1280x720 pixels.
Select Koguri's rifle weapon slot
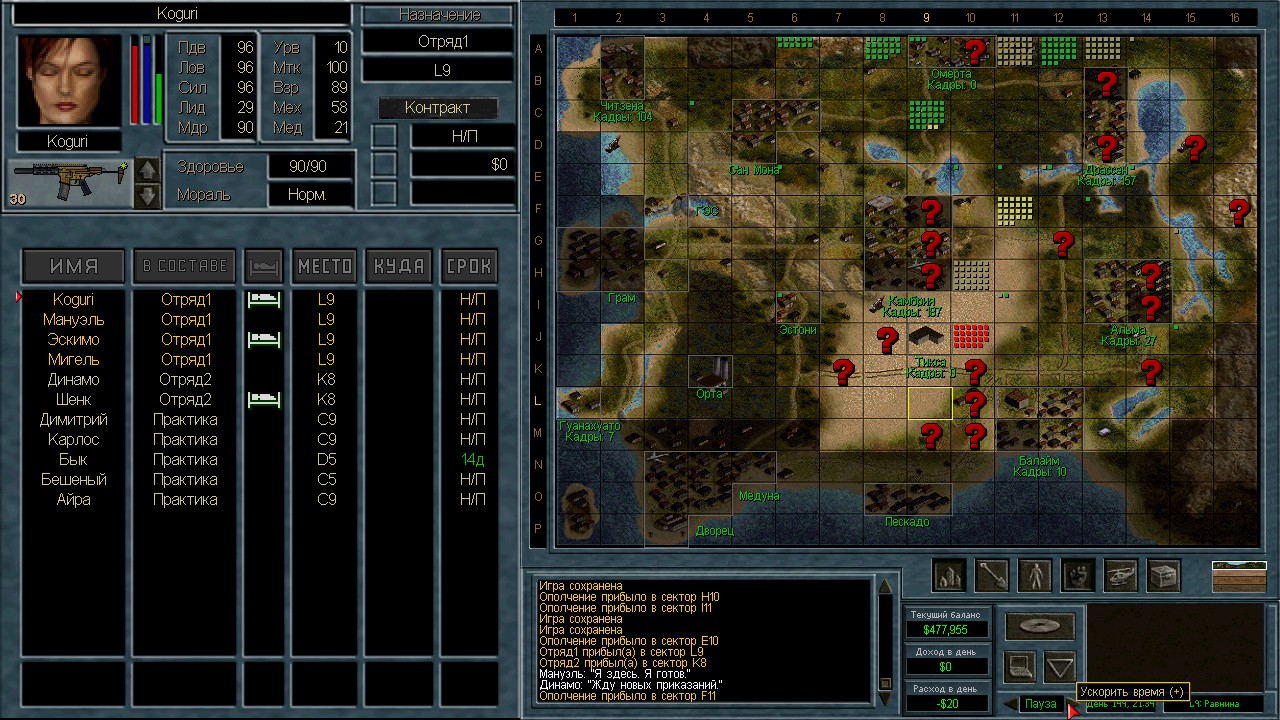(68, 182)
